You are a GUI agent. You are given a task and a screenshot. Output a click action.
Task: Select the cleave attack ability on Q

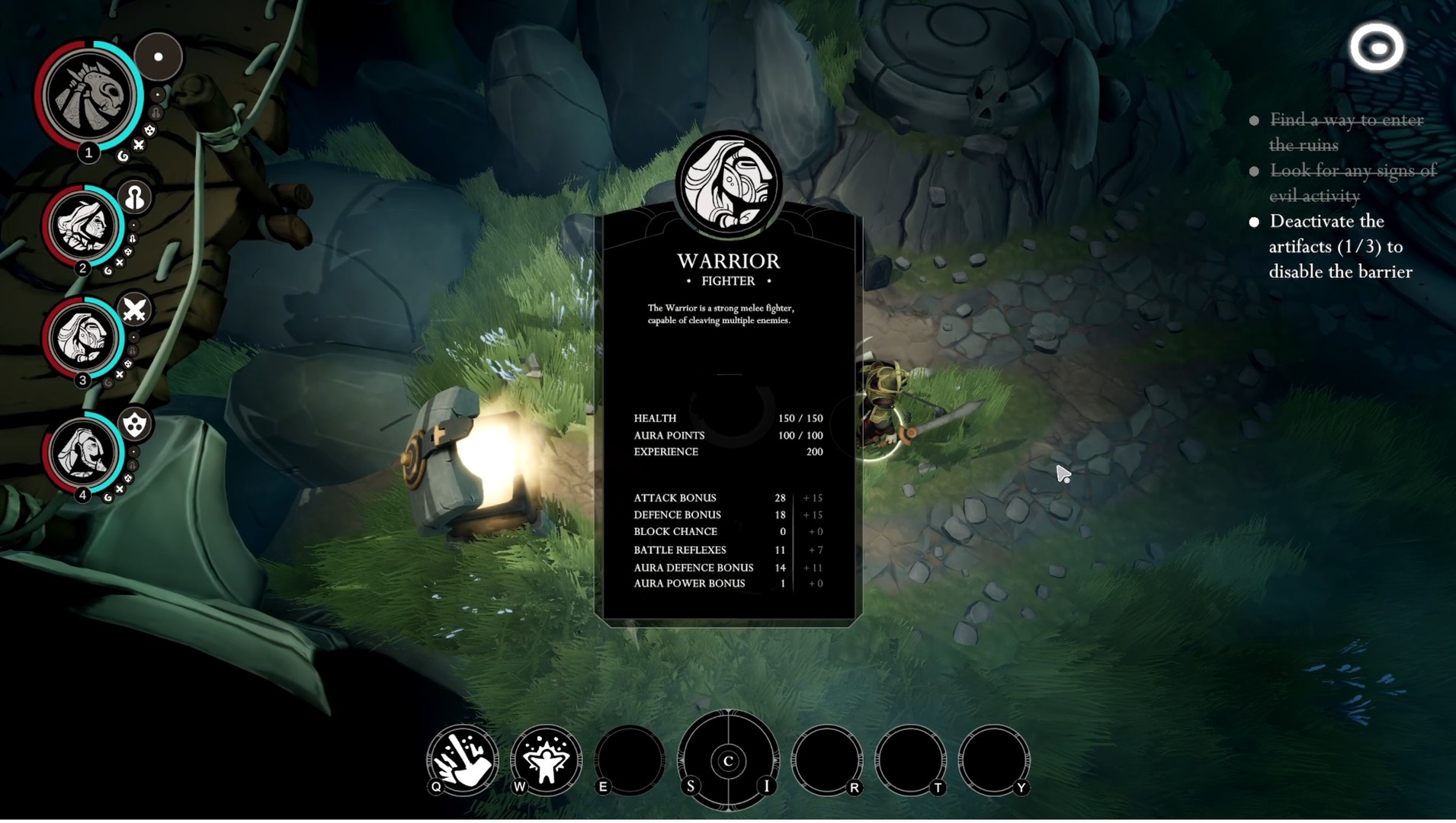pyautogui.click(x=461, y=761)
